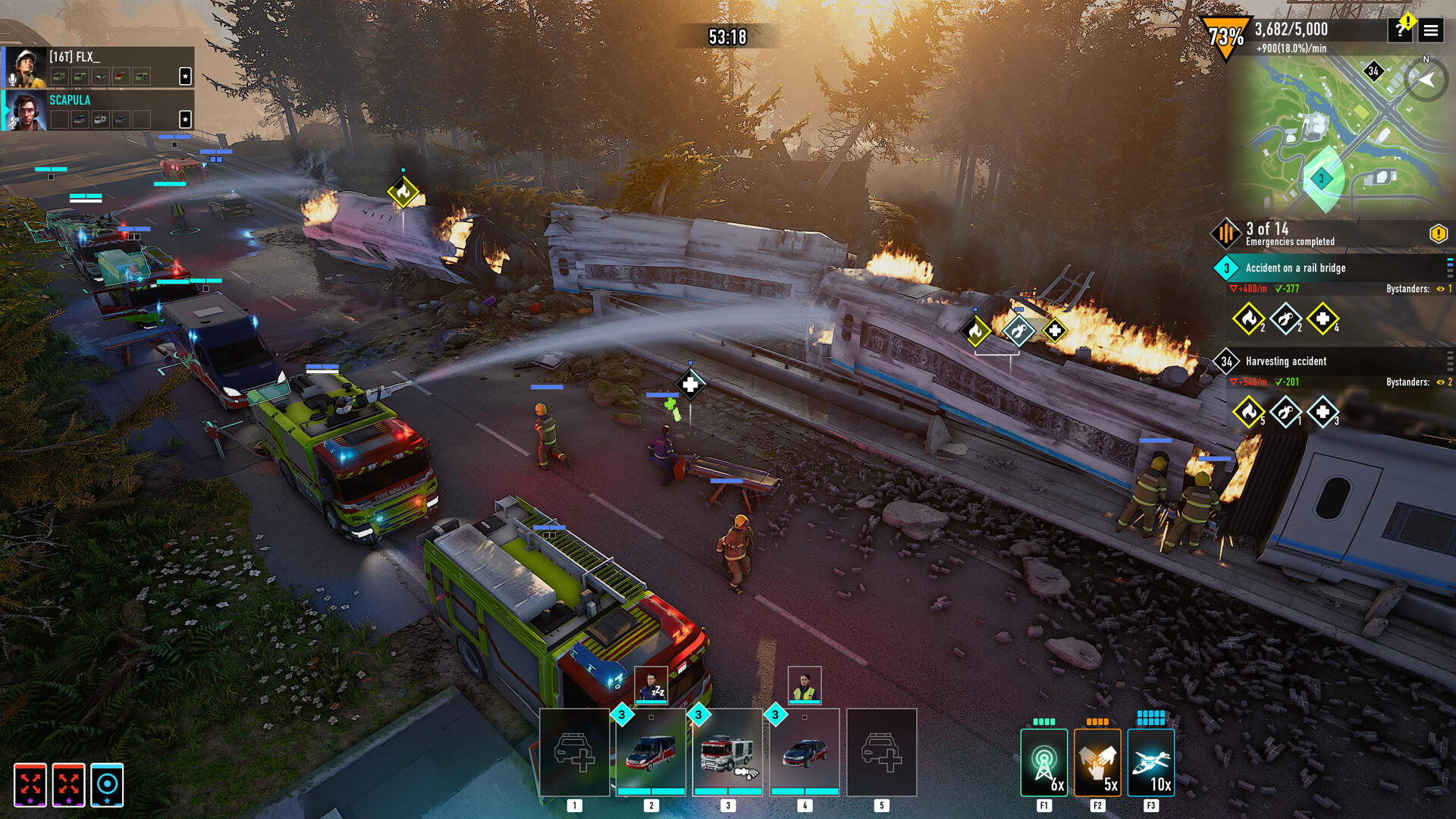Image resolution: width=1456 pixels, height=819 pixels.
Task: Select the fire engine in hotbar slot 3
Action: click(726, 751)
